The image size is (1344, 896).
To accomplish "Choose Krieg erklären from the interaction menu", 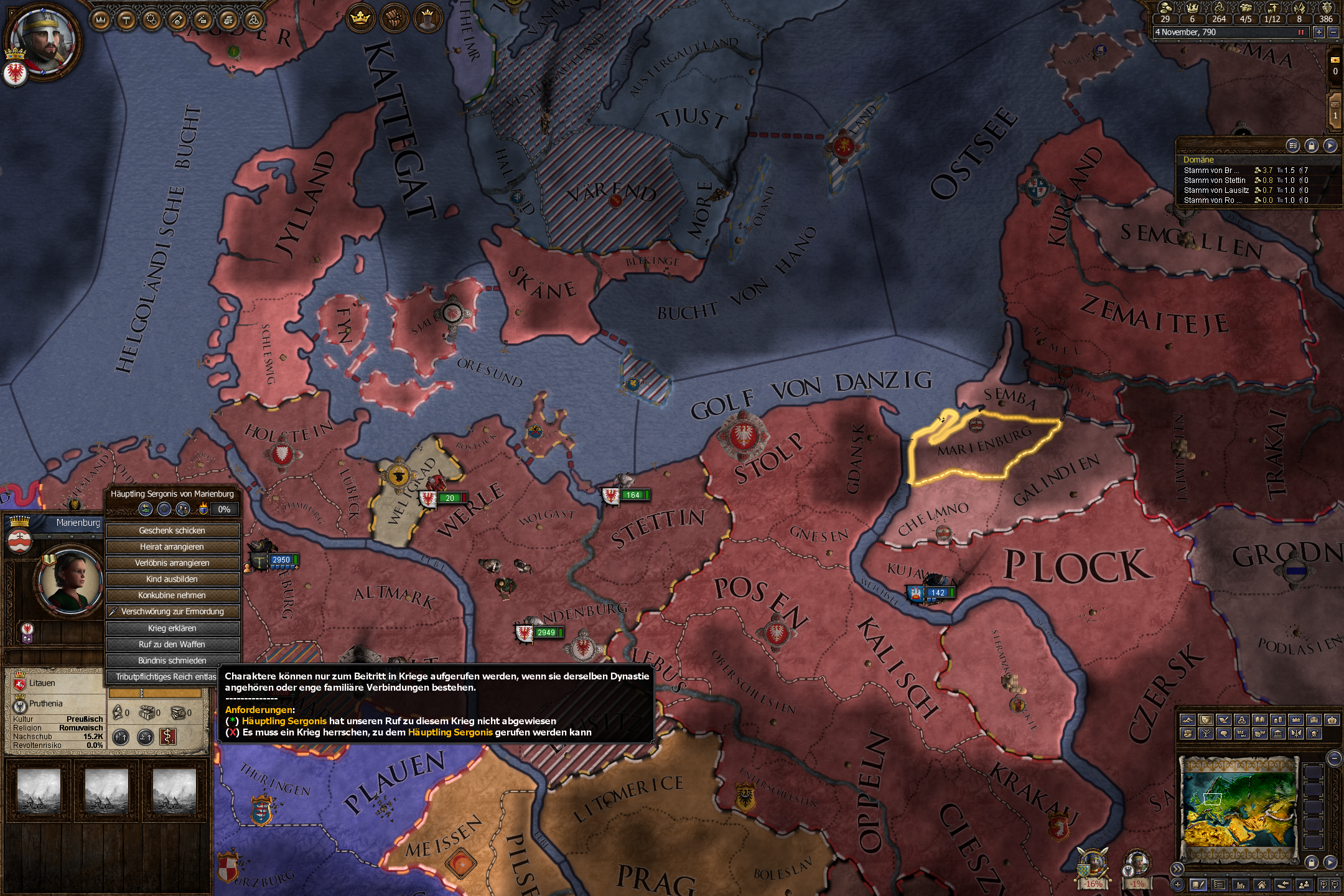I will point(172,628).
